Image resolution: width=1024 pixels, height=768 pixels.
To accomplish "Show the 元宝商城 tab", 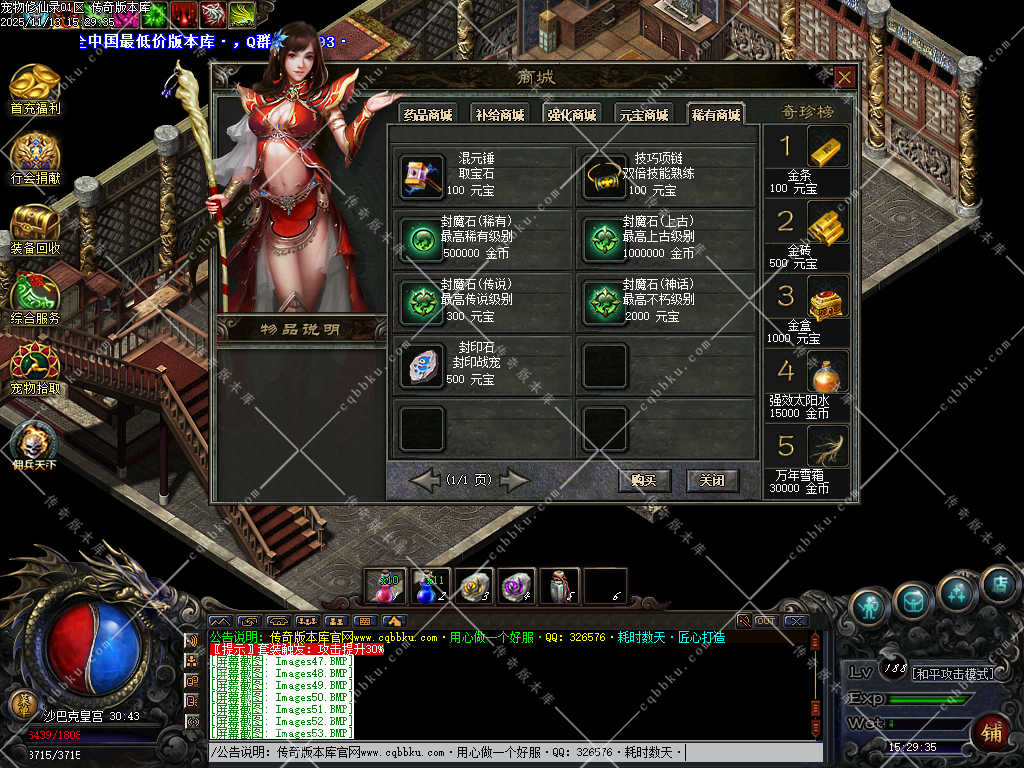I will 643,114.
